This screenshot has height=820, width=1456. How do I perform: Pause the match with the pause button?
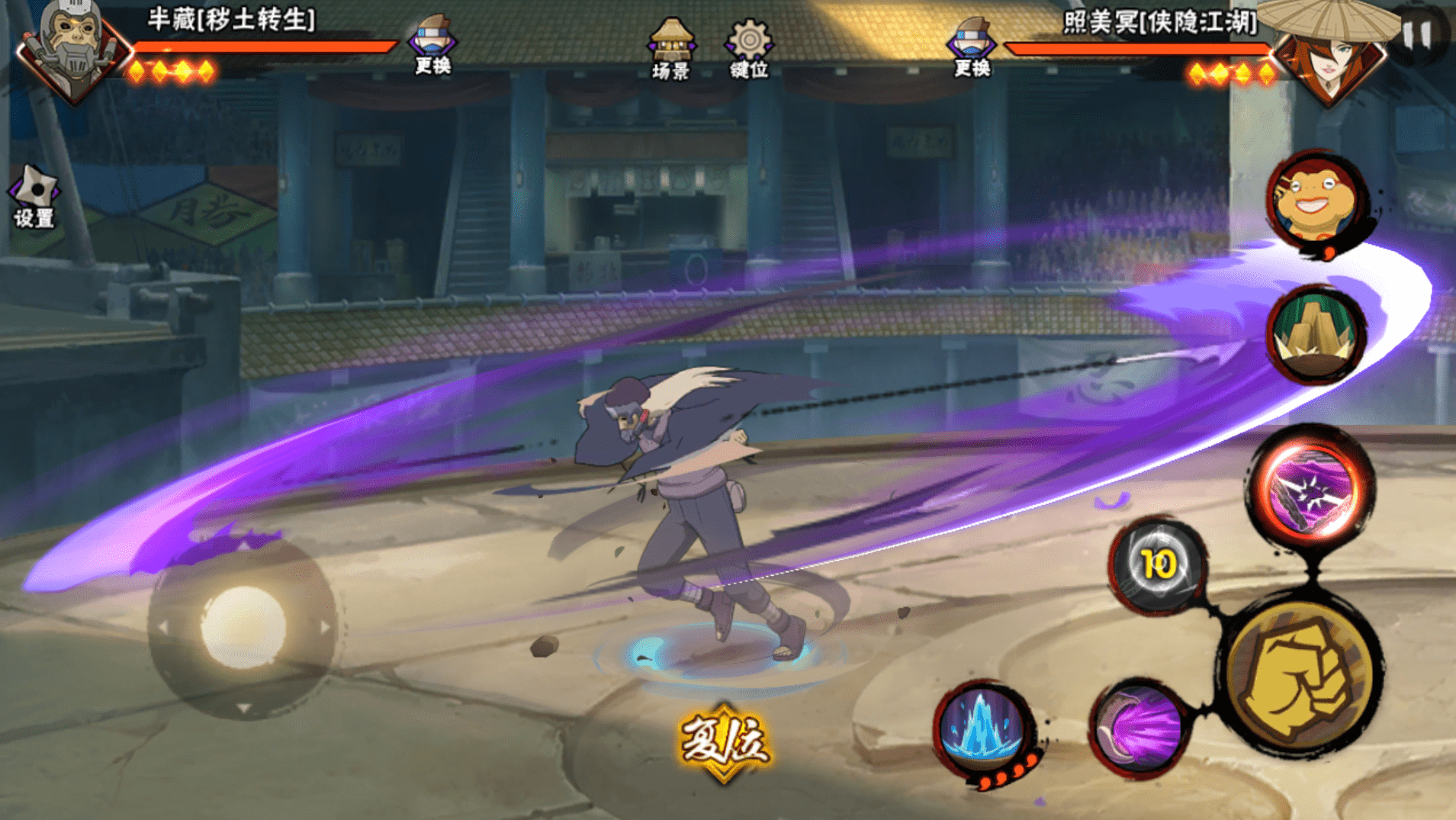(x=1417, y=34)
